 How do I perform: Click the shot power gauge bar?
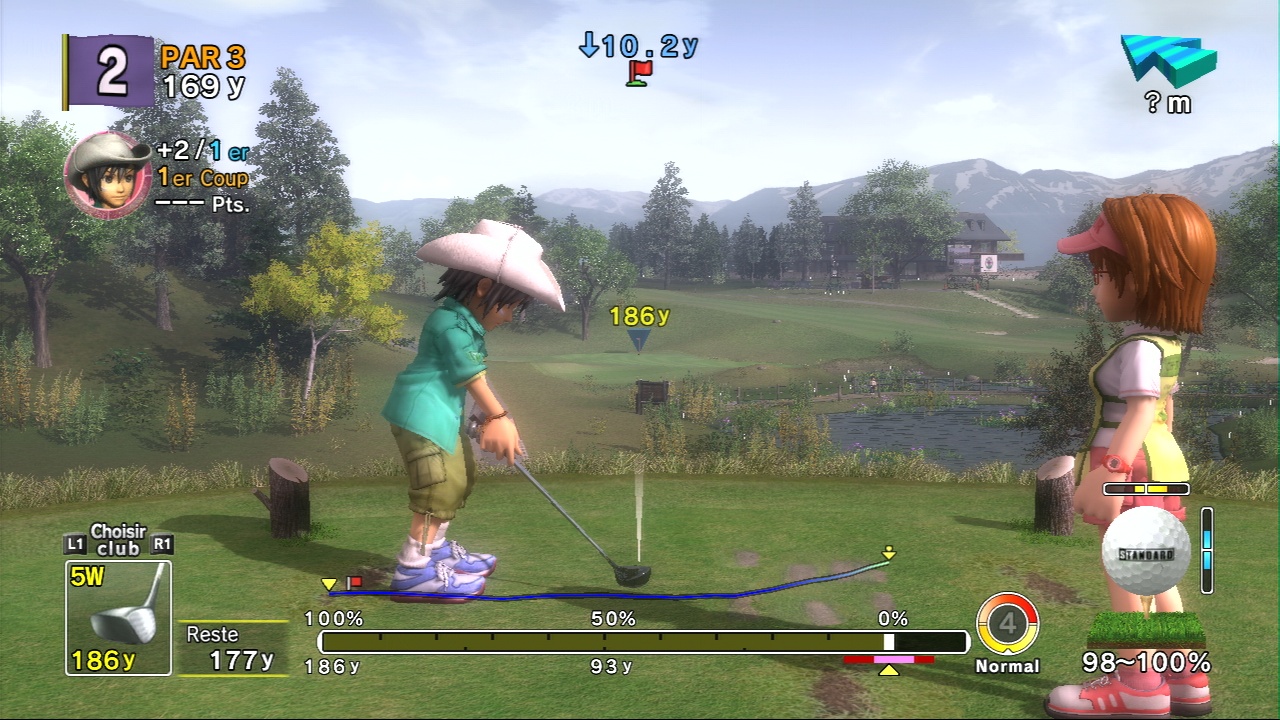(x=643, y=642)
